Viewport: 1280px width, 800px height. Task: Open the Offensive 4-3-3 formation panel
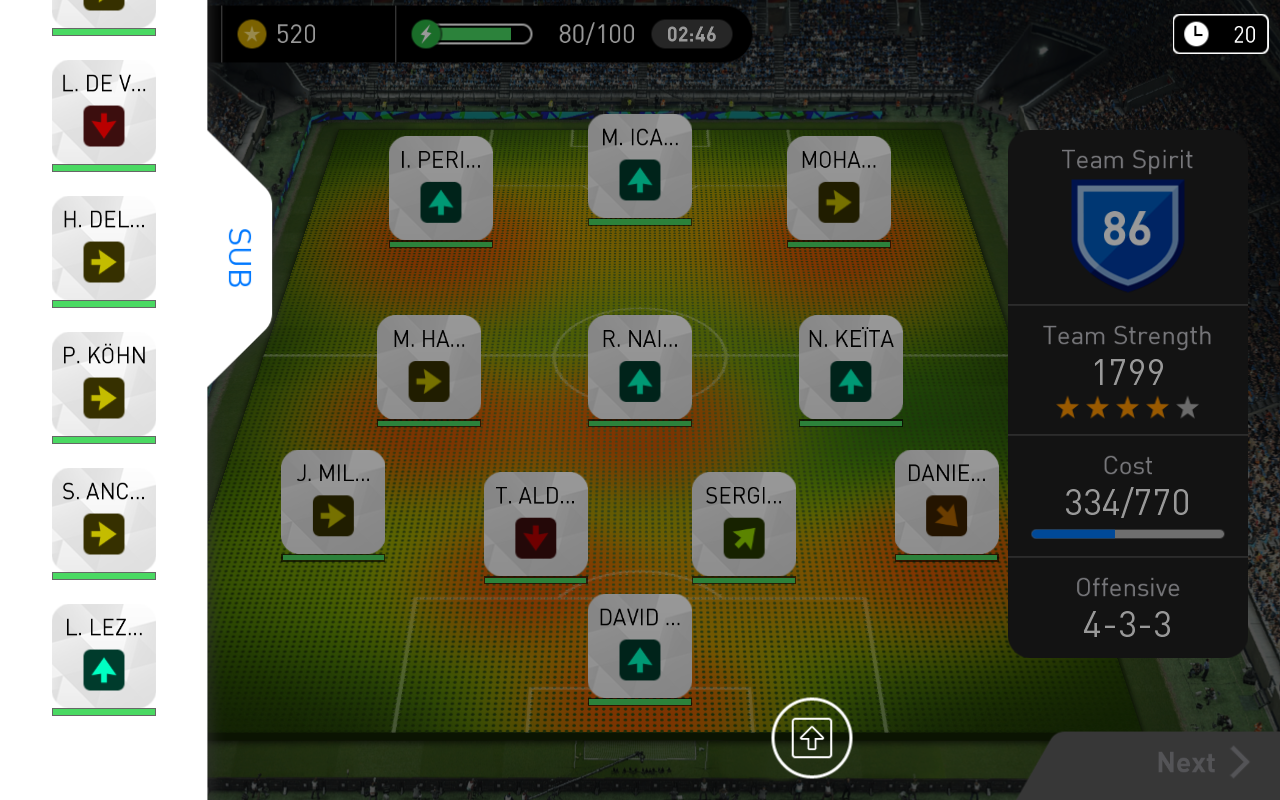click(1127, 608)
